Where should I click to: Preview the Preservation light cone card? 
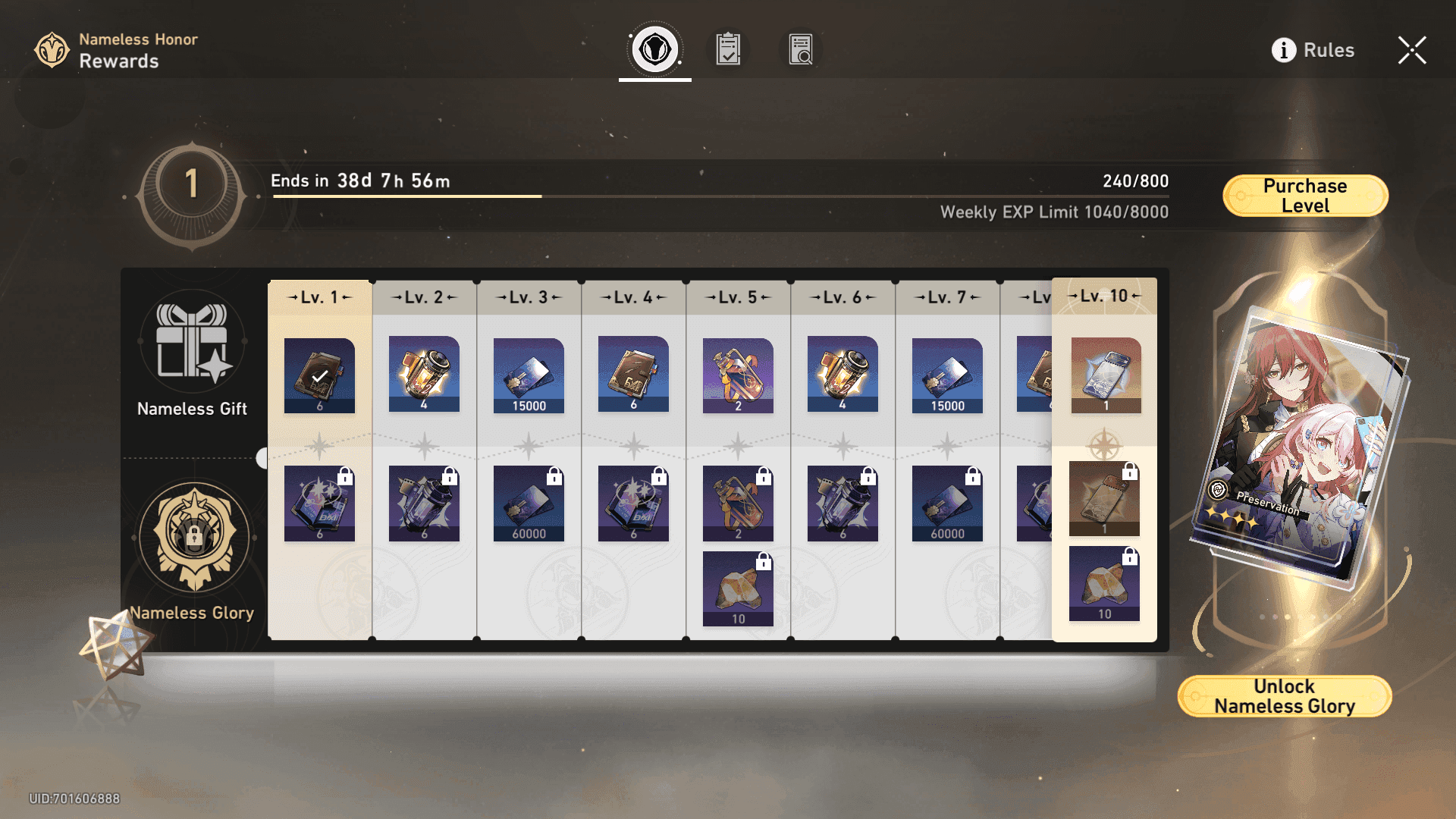(x=1298, y=444)
